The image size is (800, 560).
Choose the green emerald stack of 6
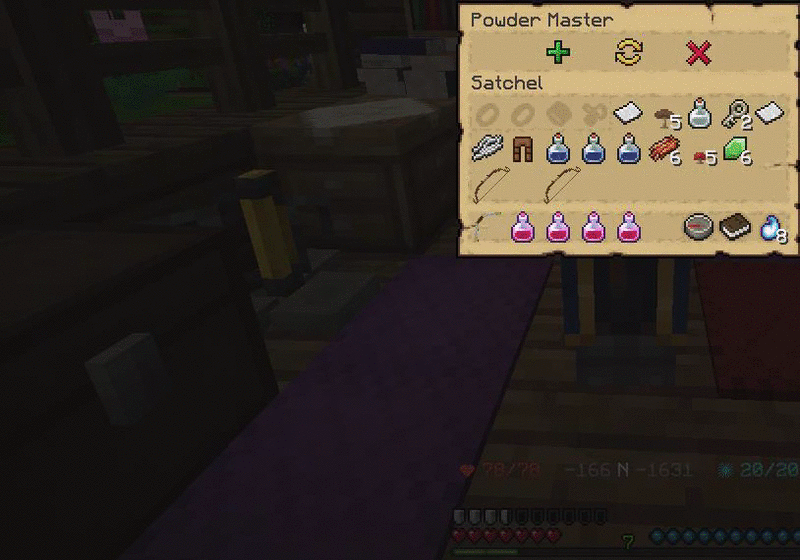[x=735, y=151]
